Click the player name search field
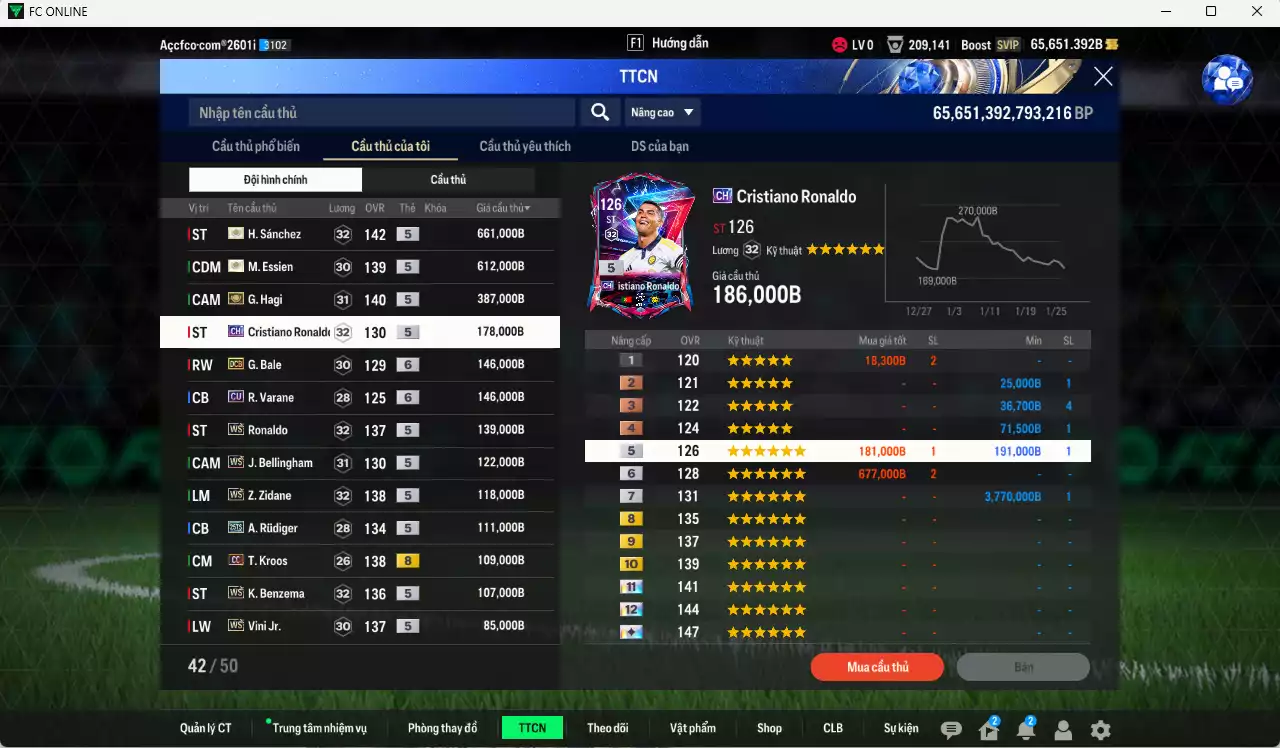The image size is (1280, 748). (x=381, y=112)
